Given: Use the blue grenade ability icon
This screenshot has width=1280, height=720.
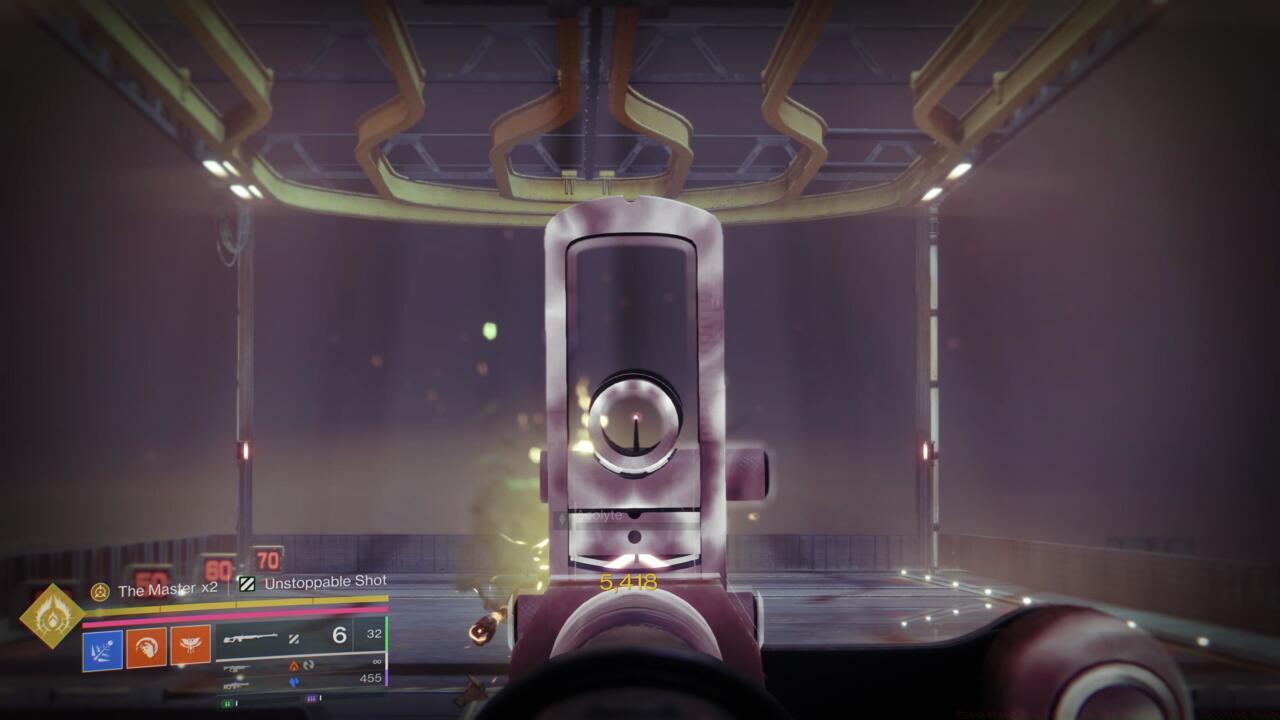Looking at the screenshot, I should pos(103,649).
